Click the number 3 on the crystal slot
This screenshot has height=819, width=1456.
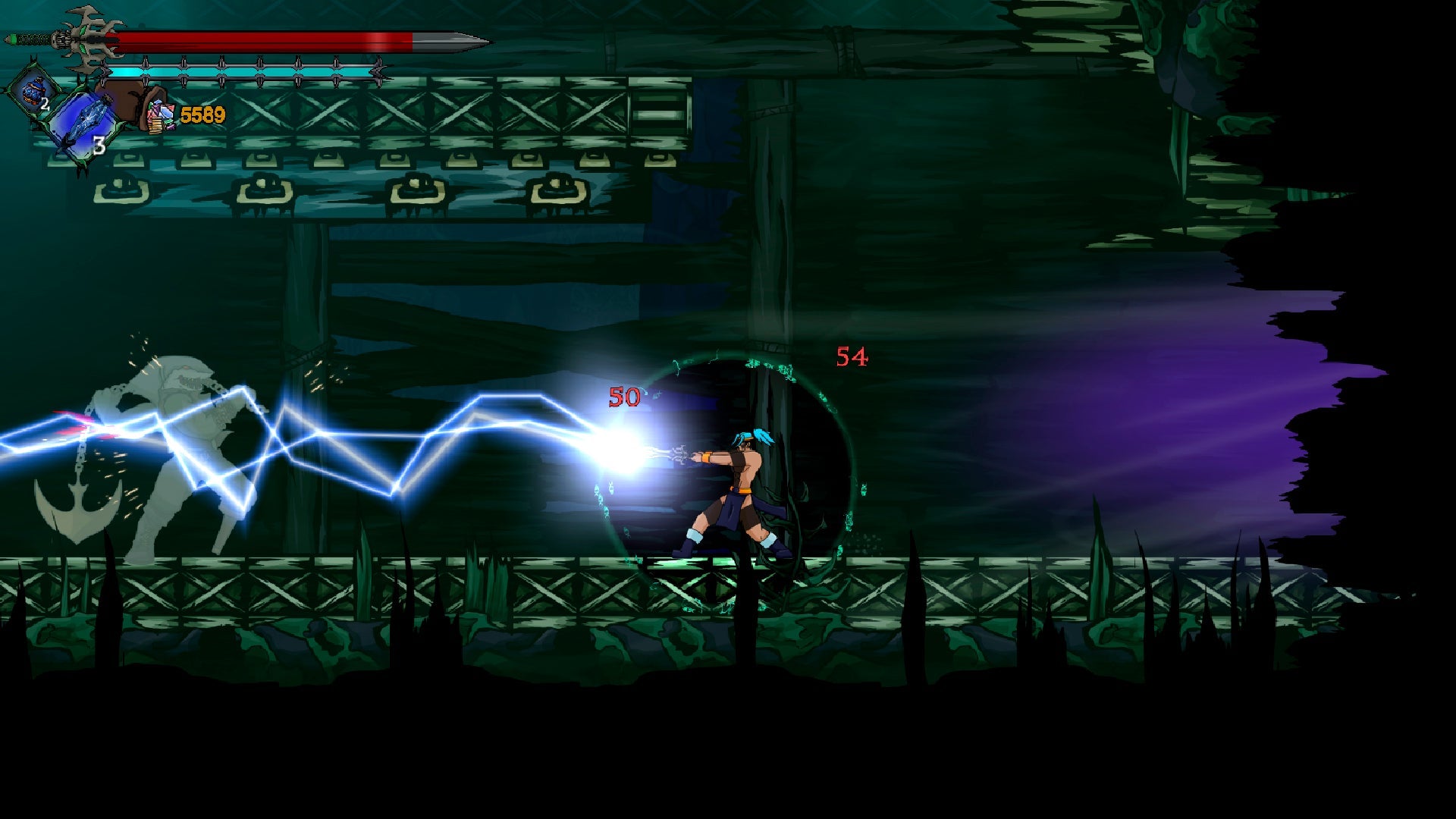[99, 146]
